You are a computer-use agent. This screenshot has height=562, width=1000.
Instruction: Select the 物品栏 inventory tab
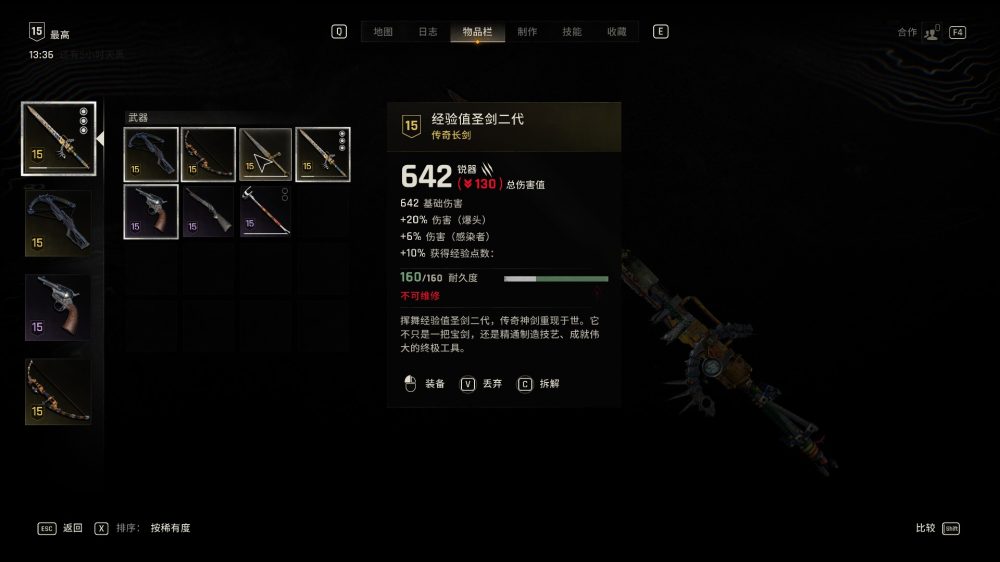[477, 32]
